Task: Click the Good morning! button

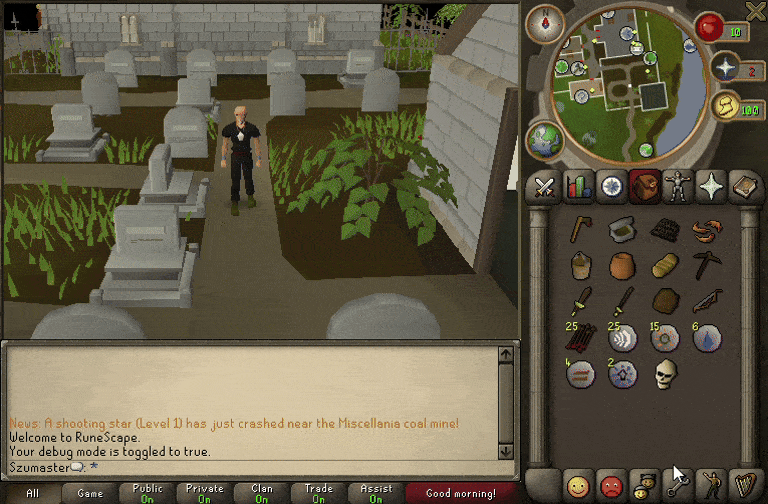Action: click(x=460, y=493)
